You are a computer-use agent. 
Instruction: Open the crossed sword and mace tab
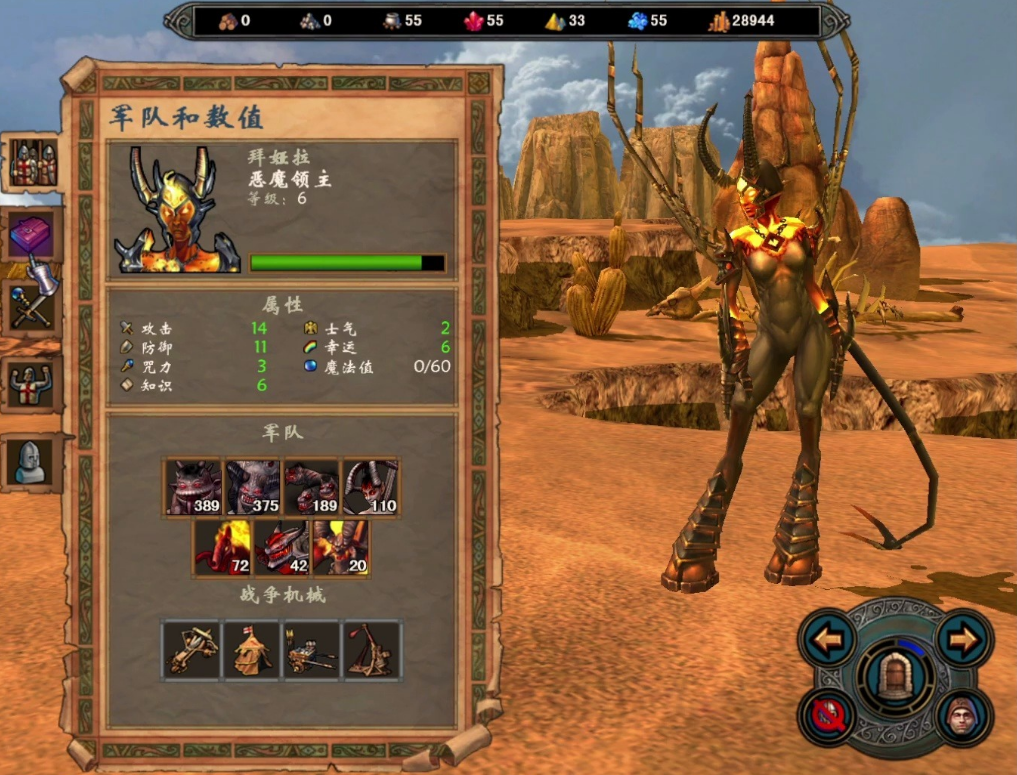tap(32, 308)
